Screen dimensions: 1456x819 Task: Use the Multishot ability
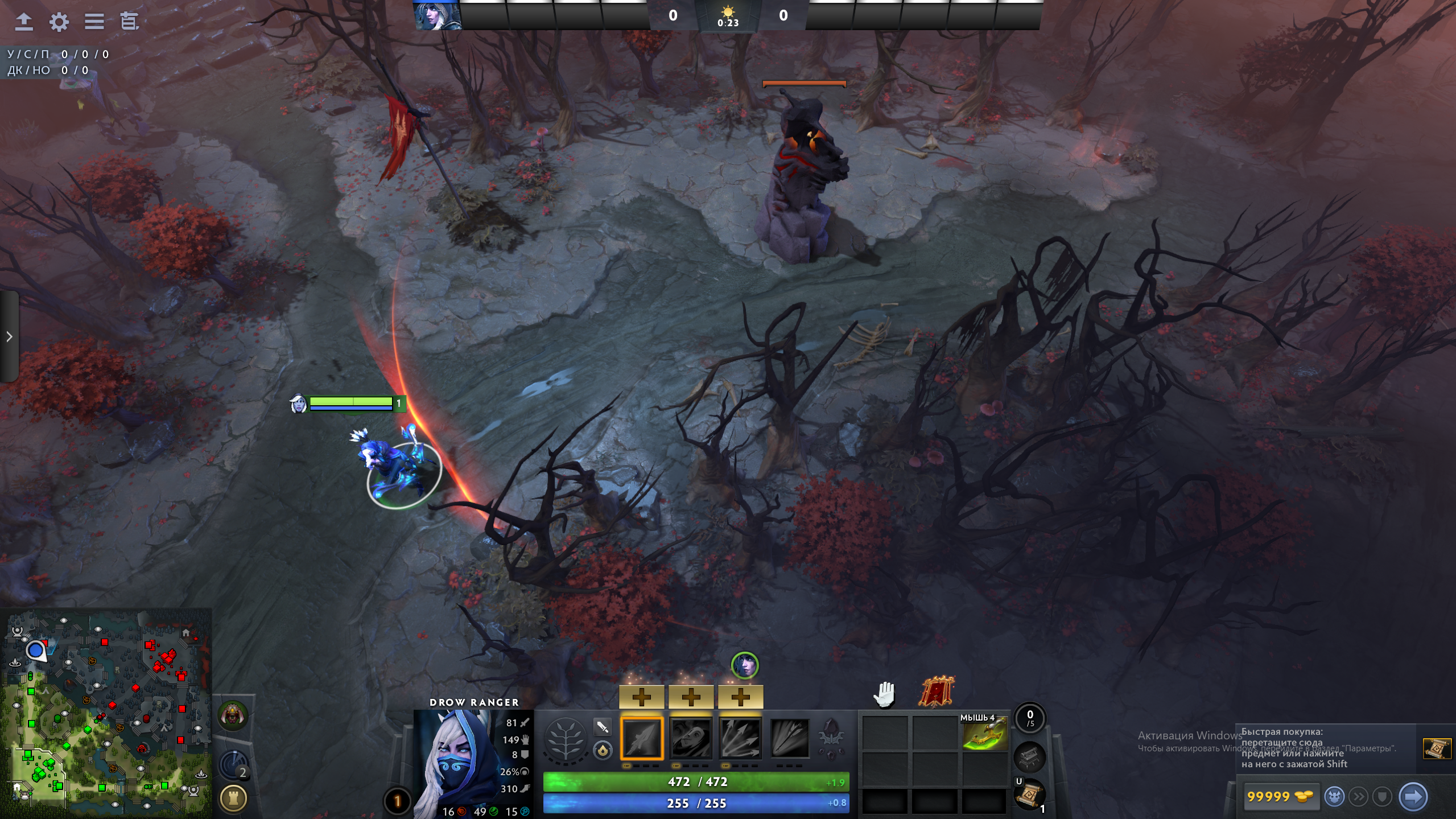[740, 738]
